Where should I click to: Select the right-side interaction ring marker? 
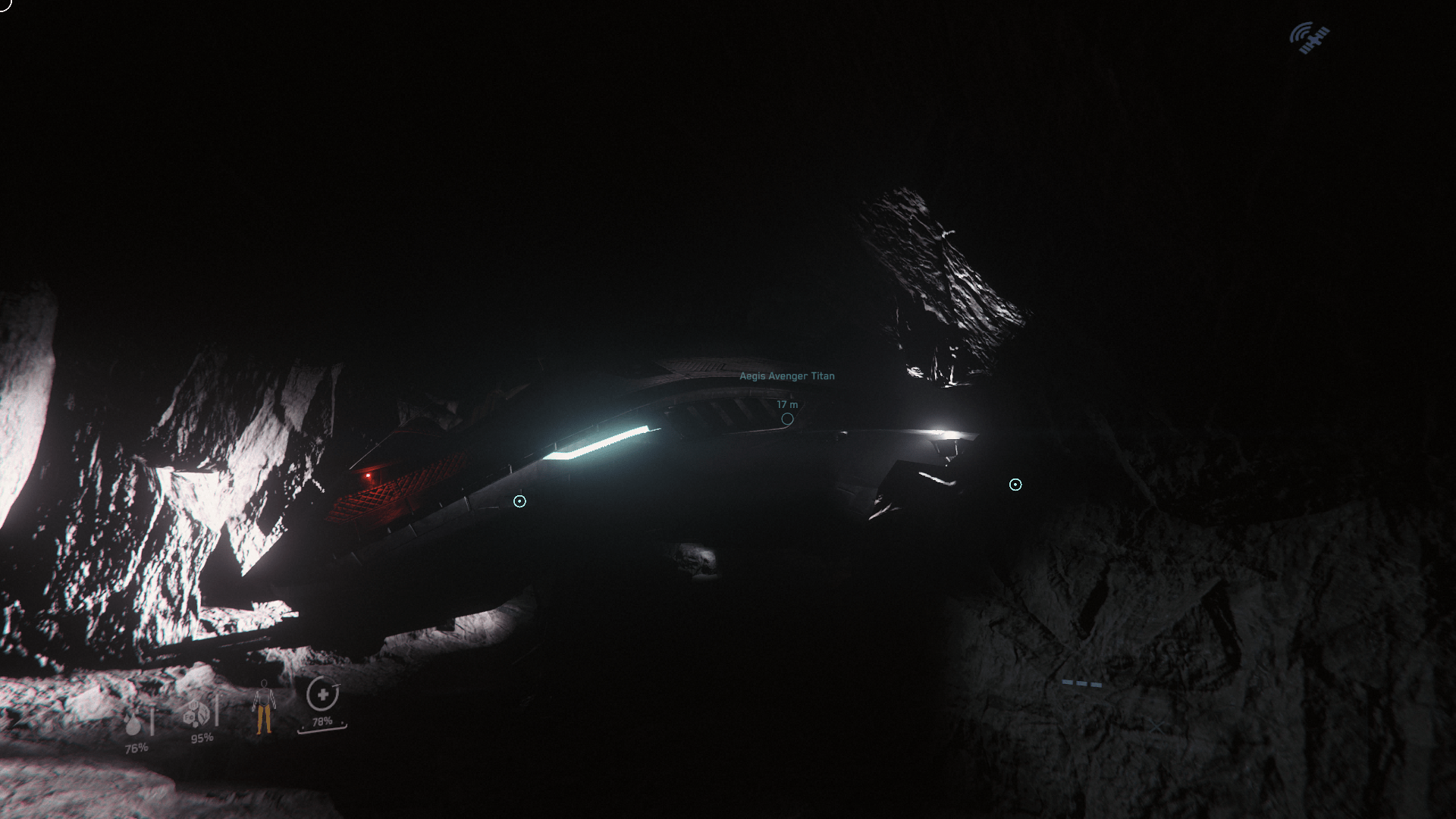click(x=1015, y=483)
